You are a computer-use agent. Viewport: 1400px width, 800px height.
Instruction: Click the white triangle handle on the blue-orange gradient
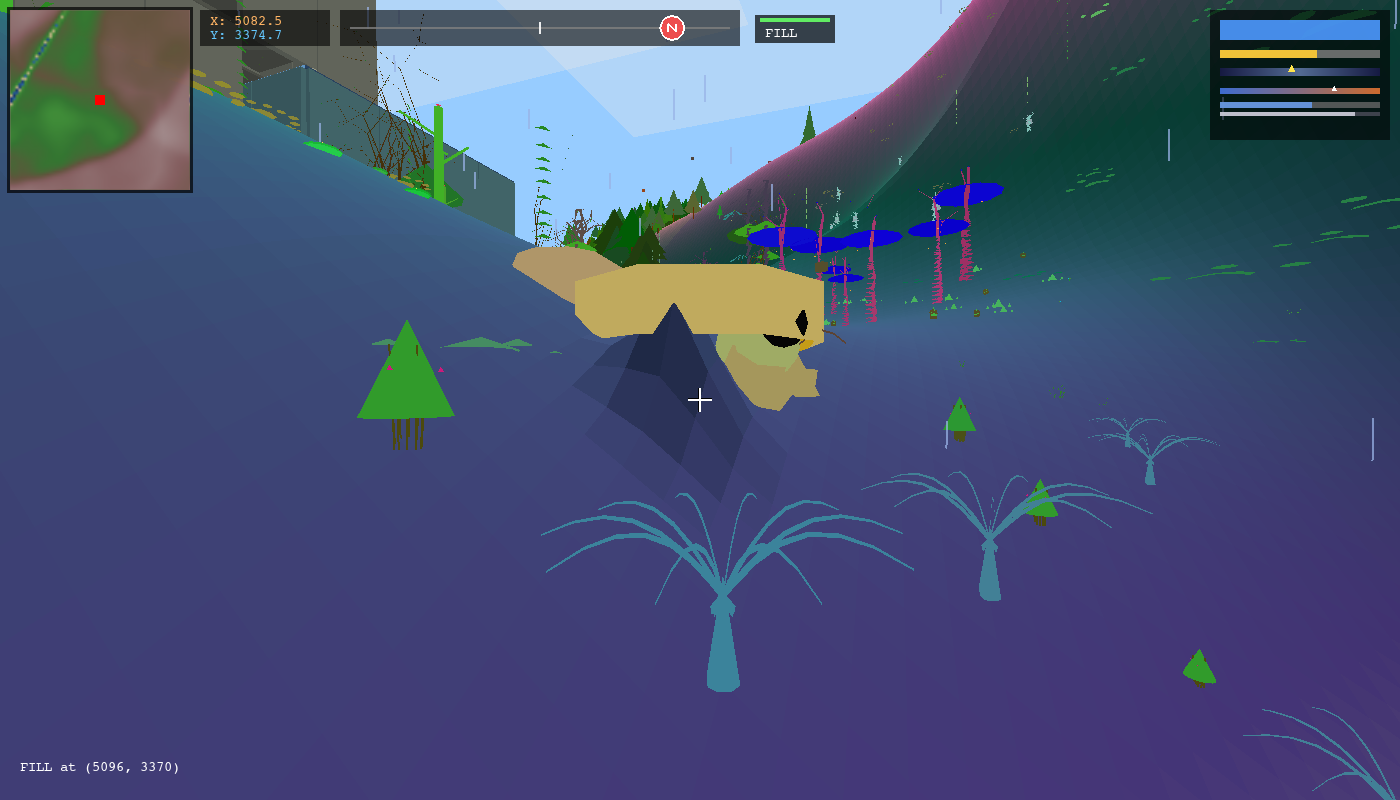click(1333, 87)
